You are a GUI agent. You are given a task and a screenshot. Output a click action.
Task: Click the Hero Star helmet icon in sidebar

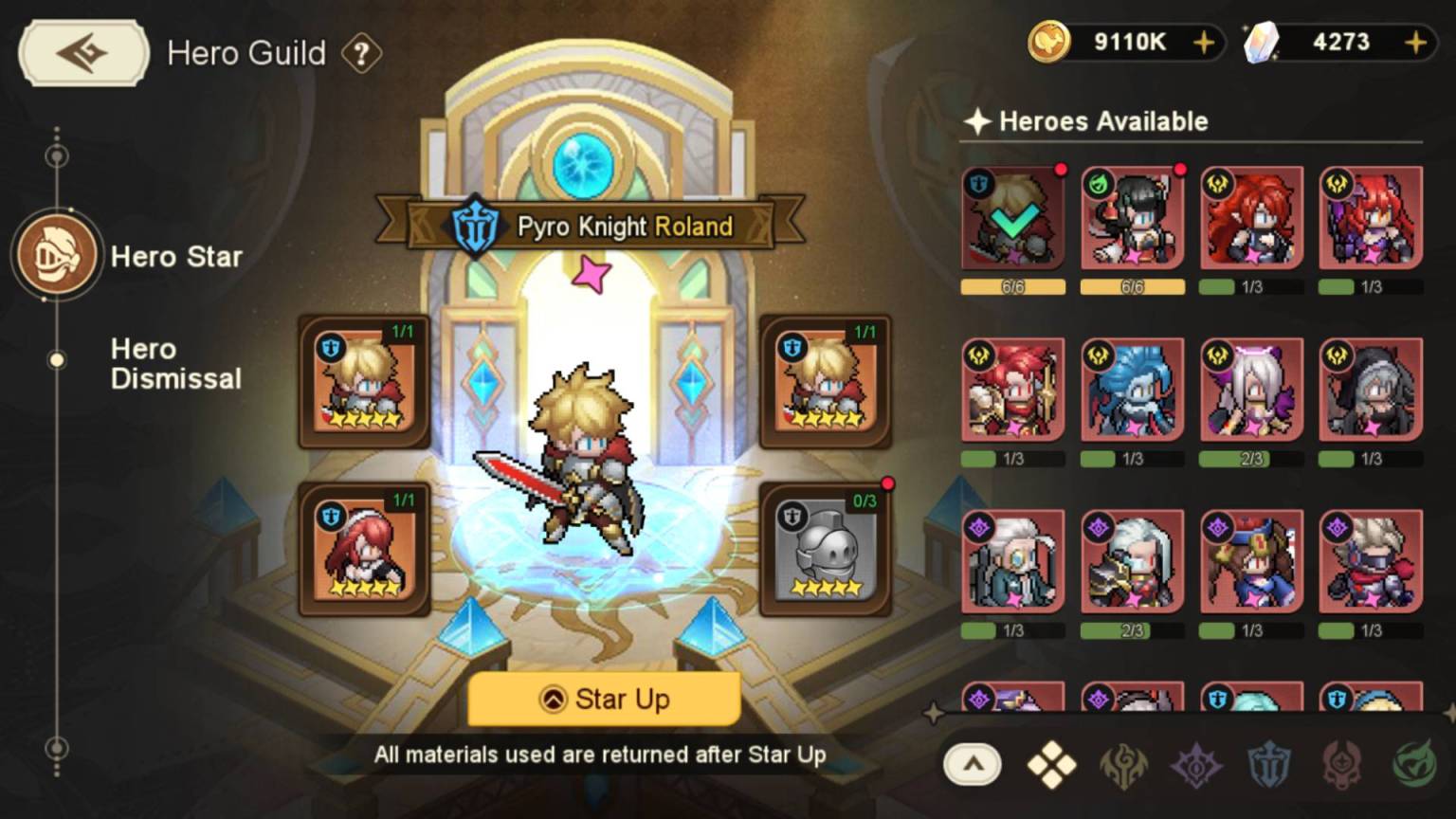pos(57,256)
